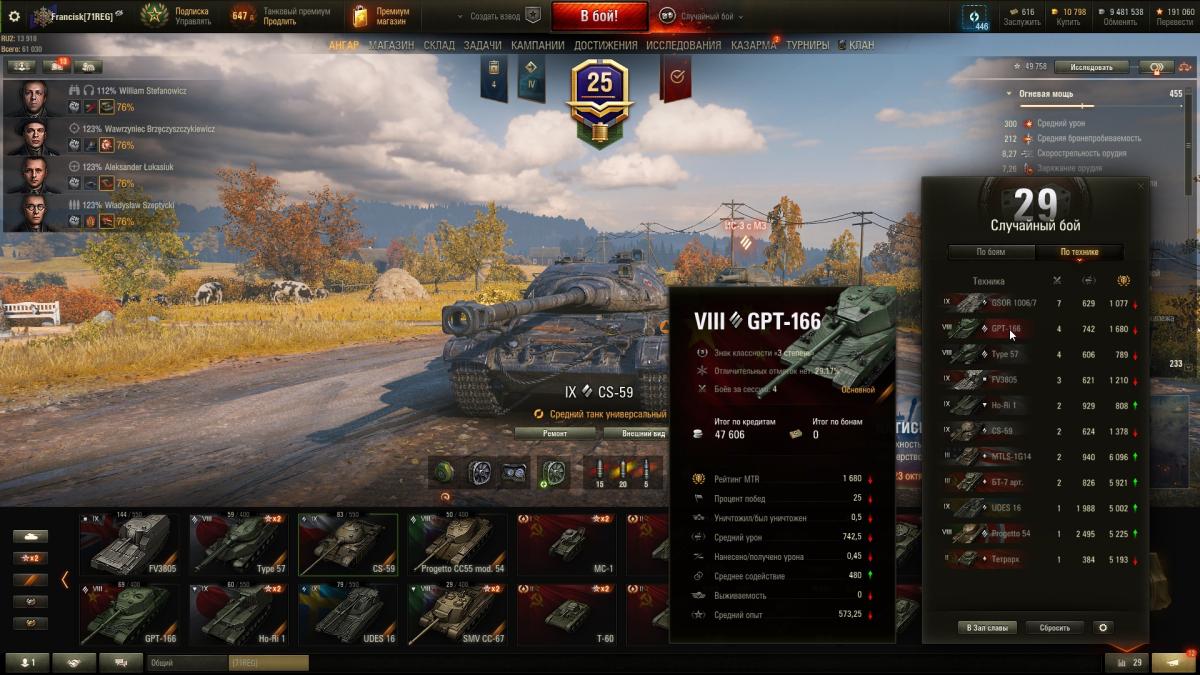Select the Type 57 tank card
Viewport: 1200px width, 675px height.
(x=238, y=545)
